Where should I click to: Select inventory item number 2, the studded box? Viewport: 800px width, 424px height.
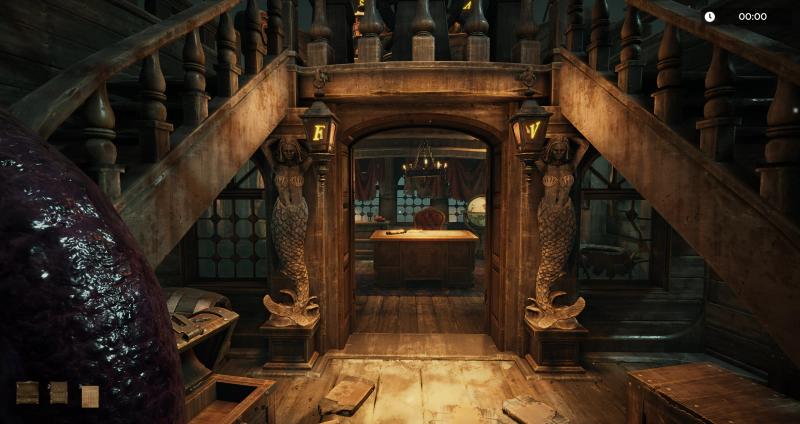[x=59, y=393]
